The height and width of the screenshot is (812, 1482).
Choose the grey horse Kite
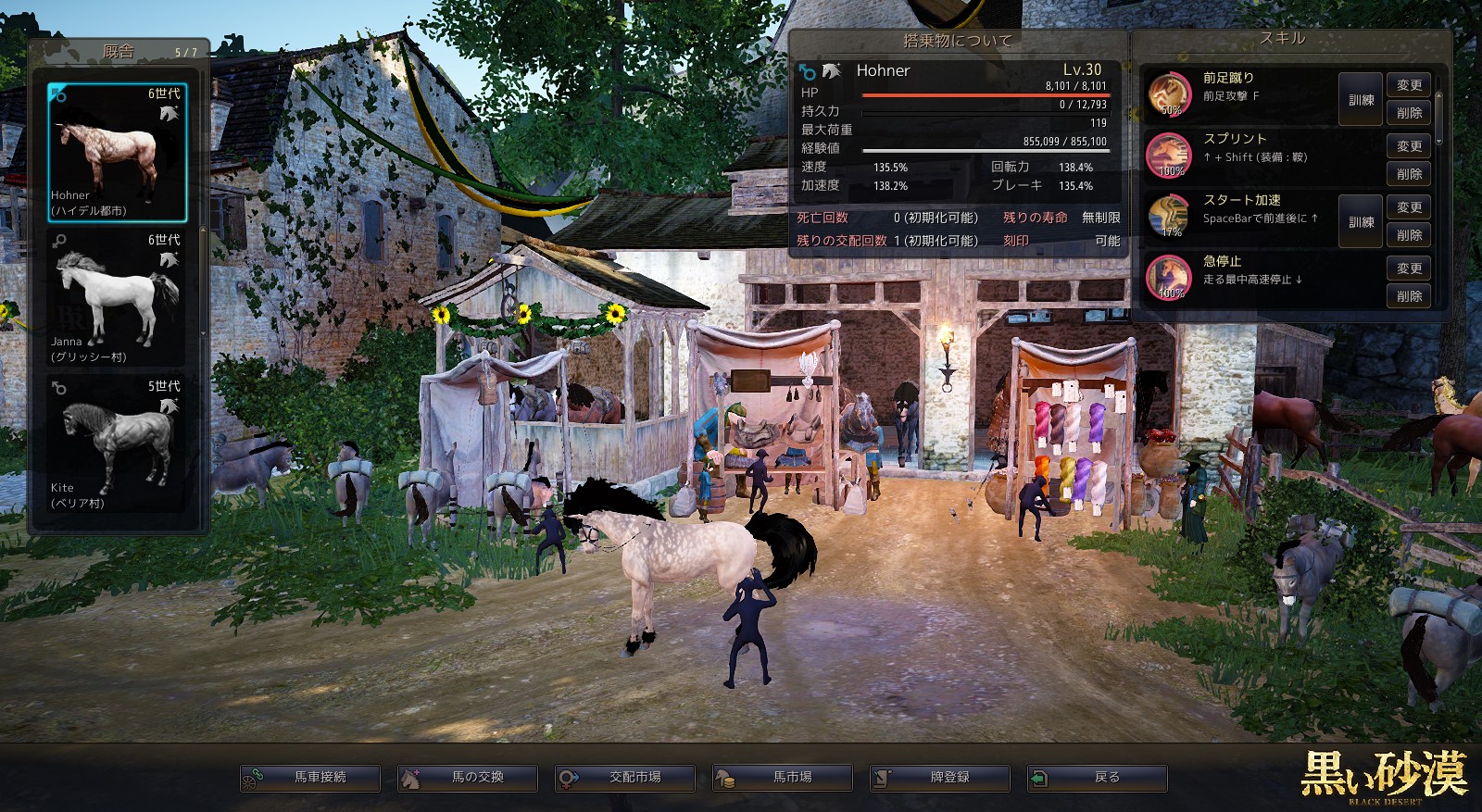click(x=118, y=444)
